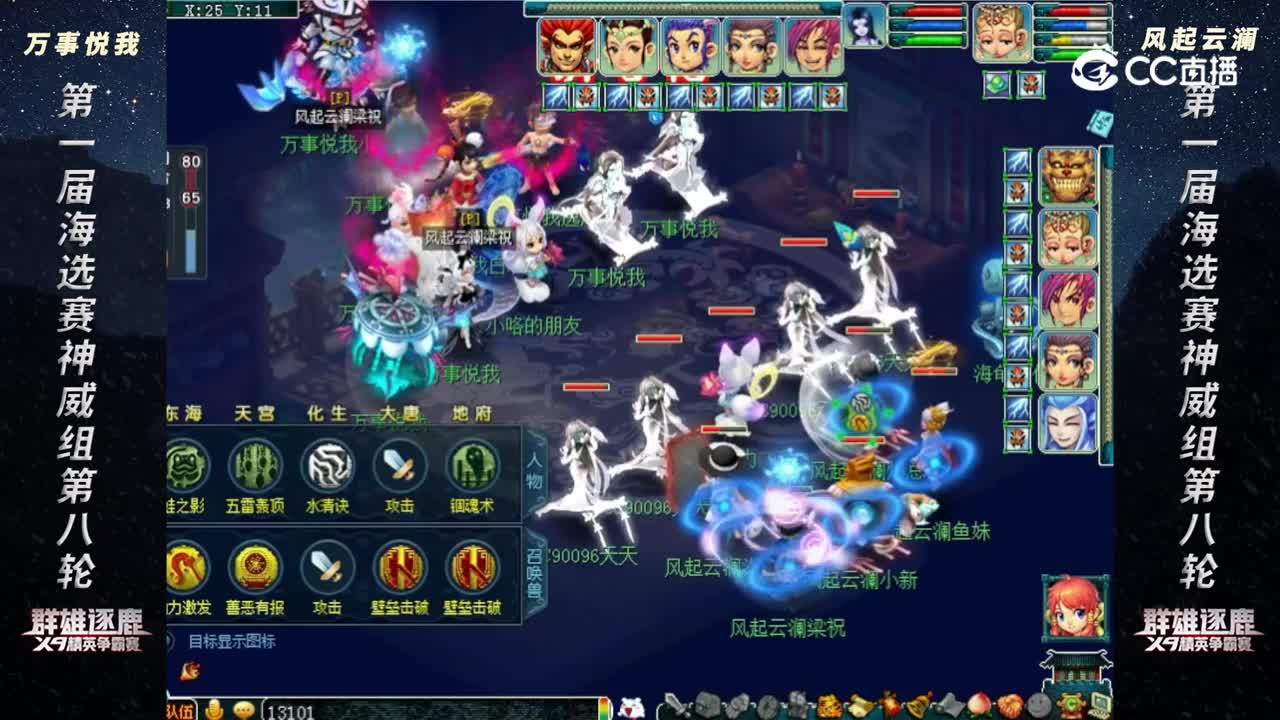Switch to the 天宫 skill tab
The height and width of the screenshot is (720, 1280).
pyautogui.click(x=255, y=412)
